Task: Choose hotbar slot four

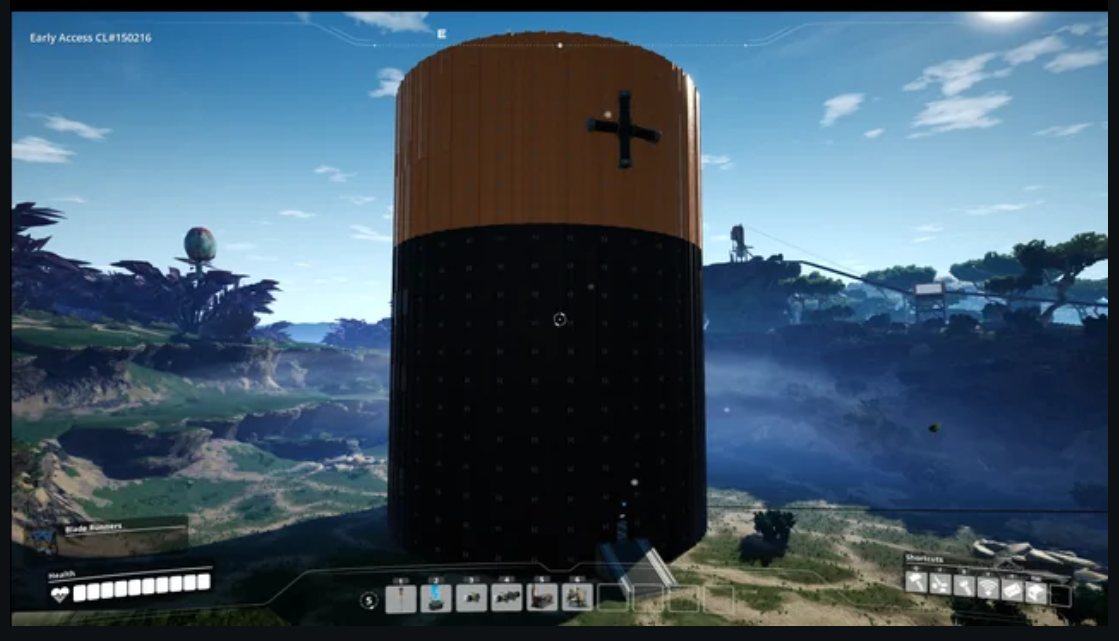Action: pyautogui.click(x=507, y=598)
